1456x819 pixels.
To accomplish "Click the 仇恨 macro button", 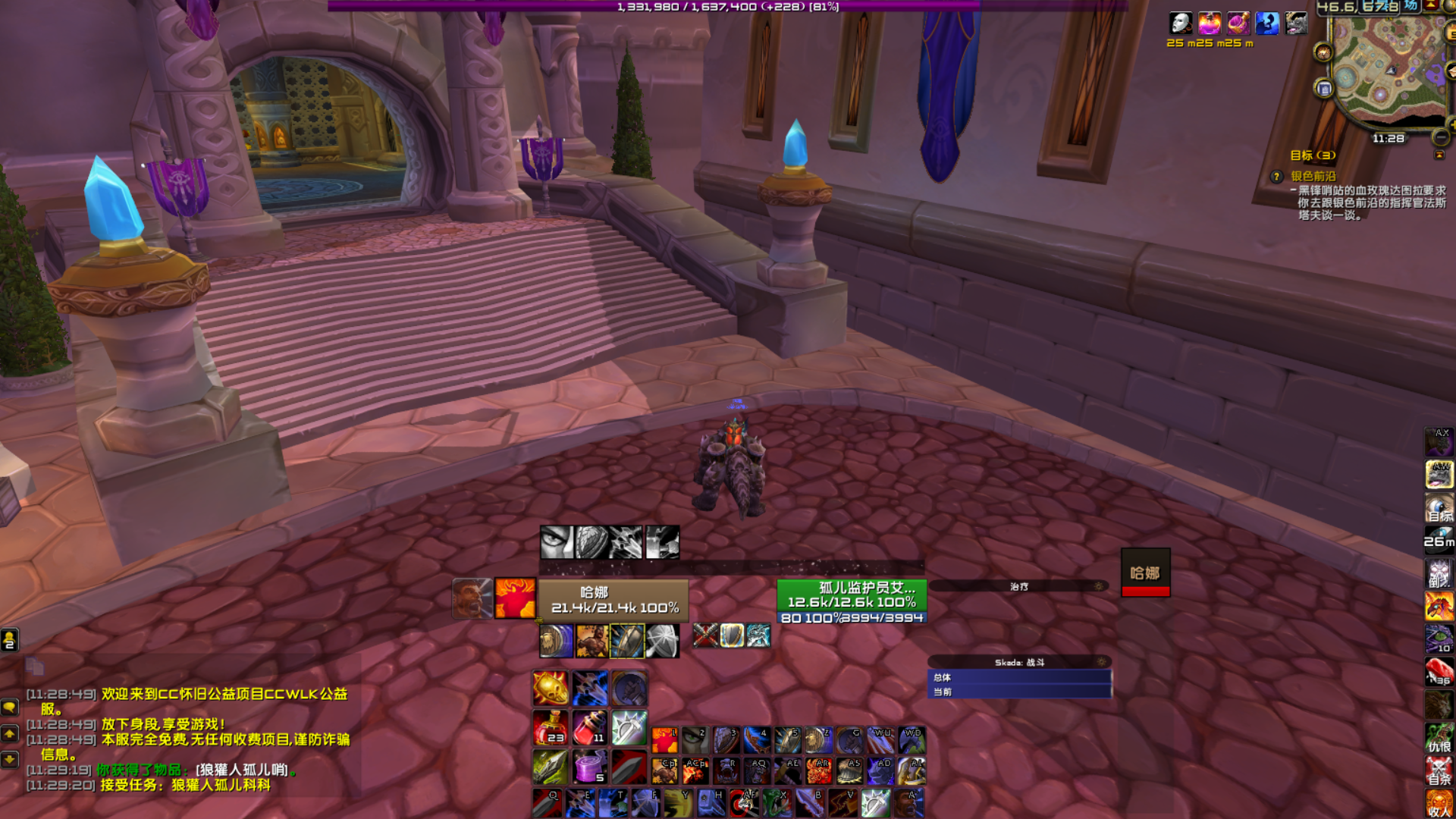I will [1439, 738].
